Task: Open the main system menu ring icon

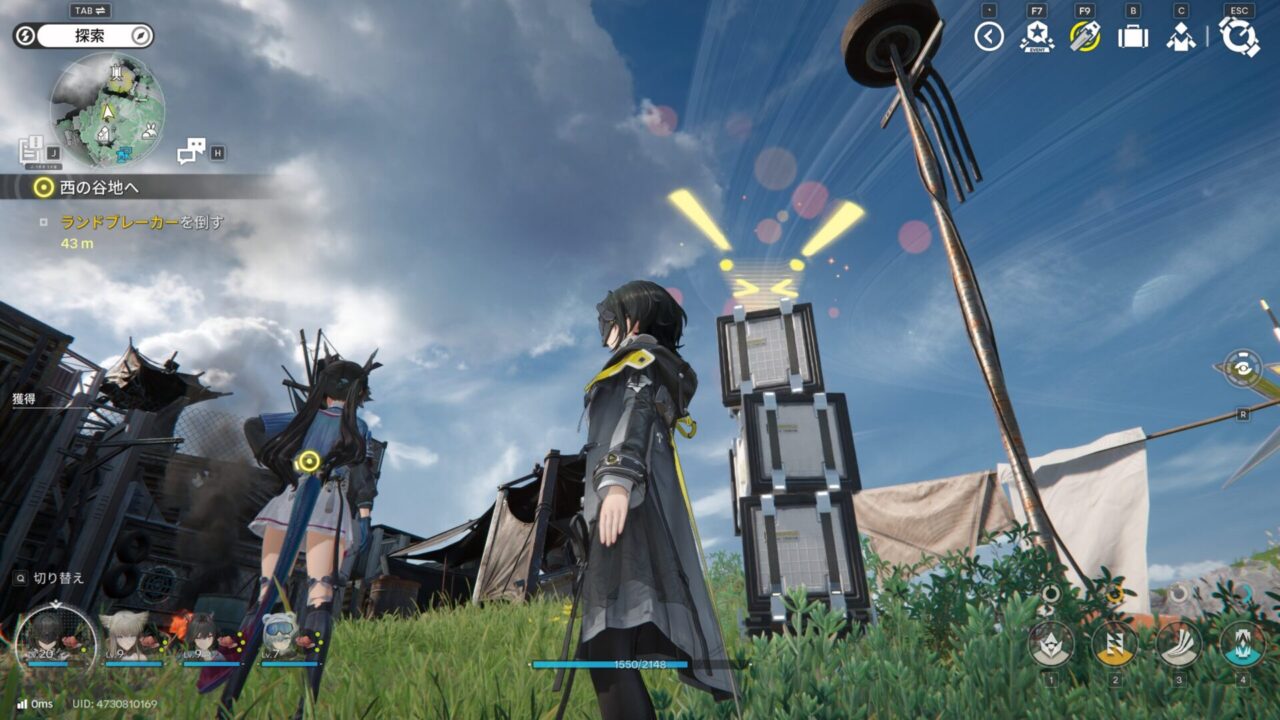Action: 1238,37
